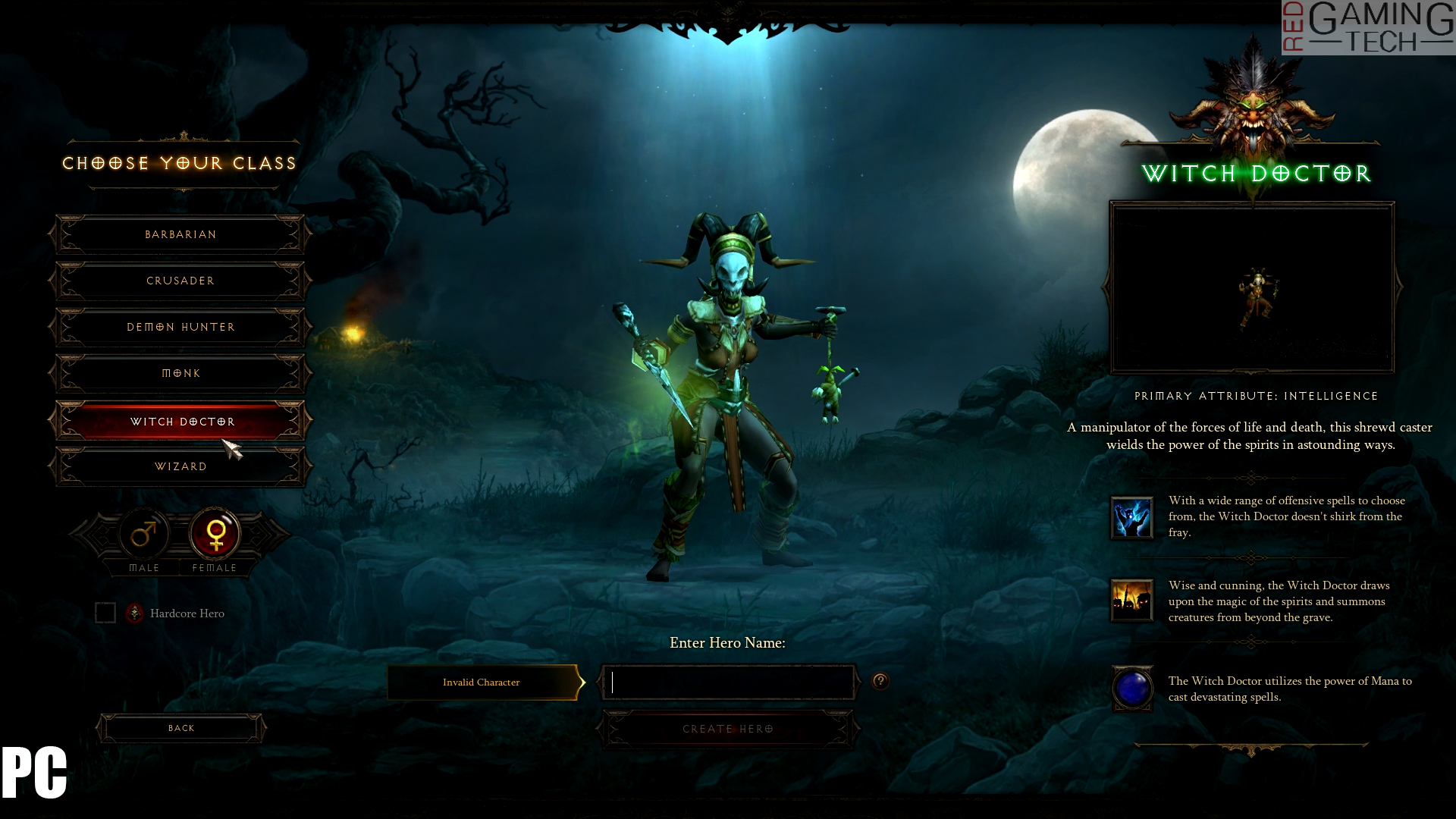Set hero gender to Female
Viewport: 1456px width, 819px height.
(x=215, y=535)
